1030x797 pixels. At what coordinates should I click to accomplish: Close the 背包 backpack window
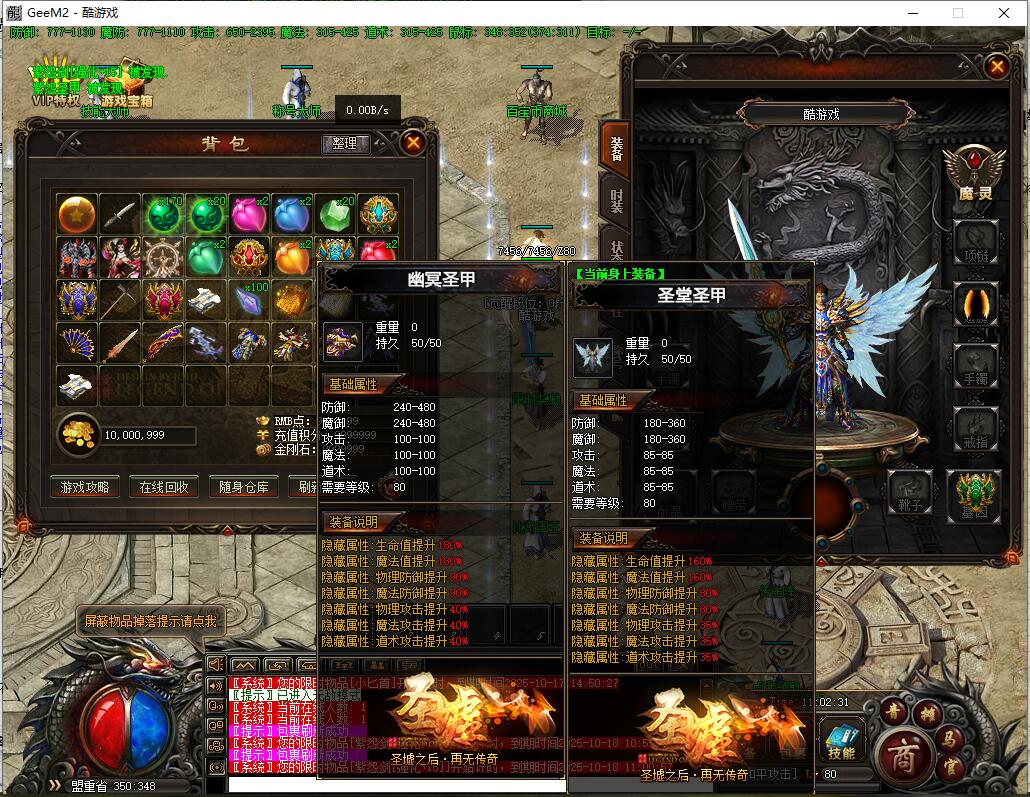[x=413, y=143]
